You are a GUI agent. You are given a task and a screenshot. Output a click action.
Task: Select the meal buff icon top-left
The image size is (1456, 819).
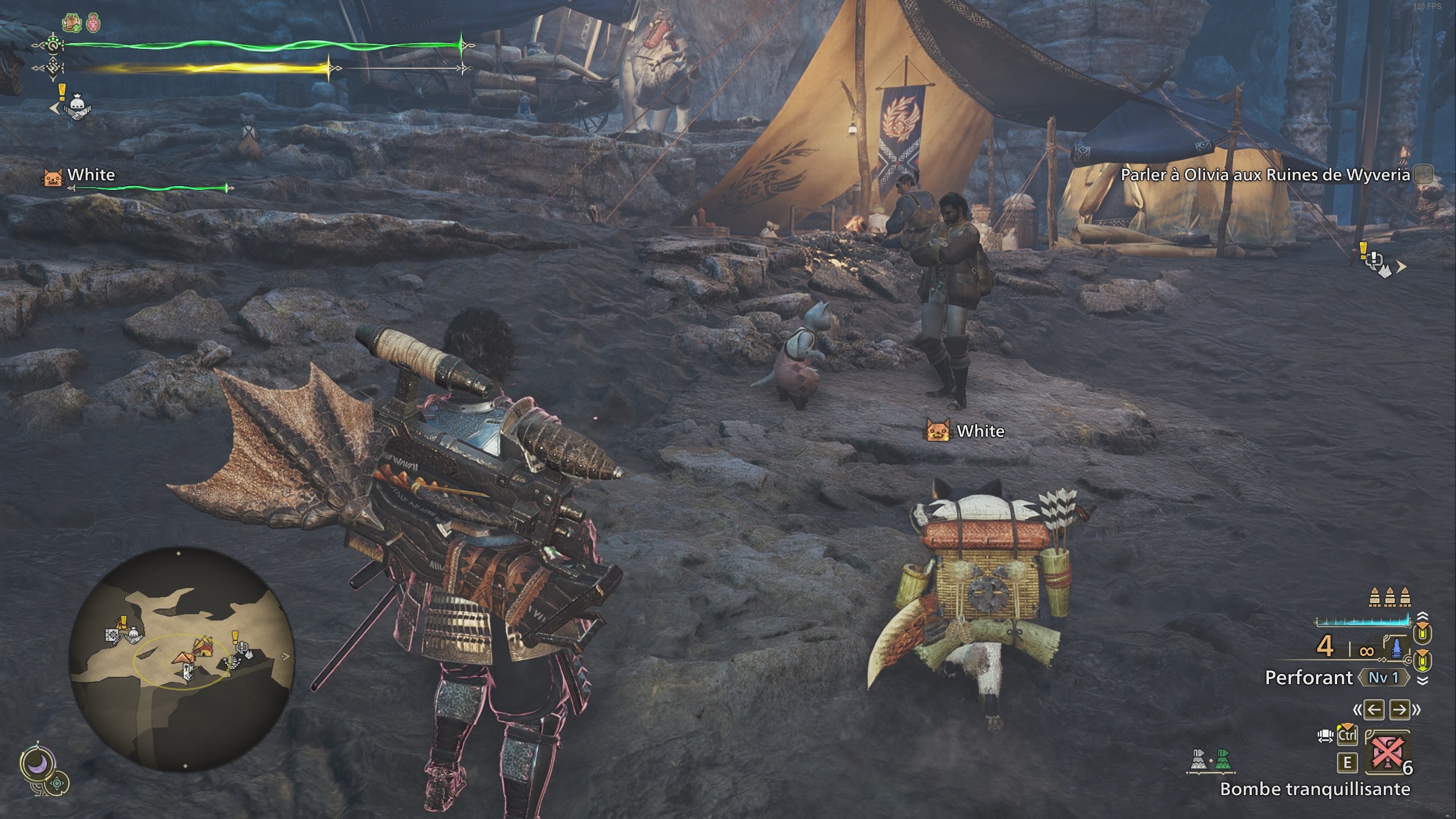click(x=72, y=22)
